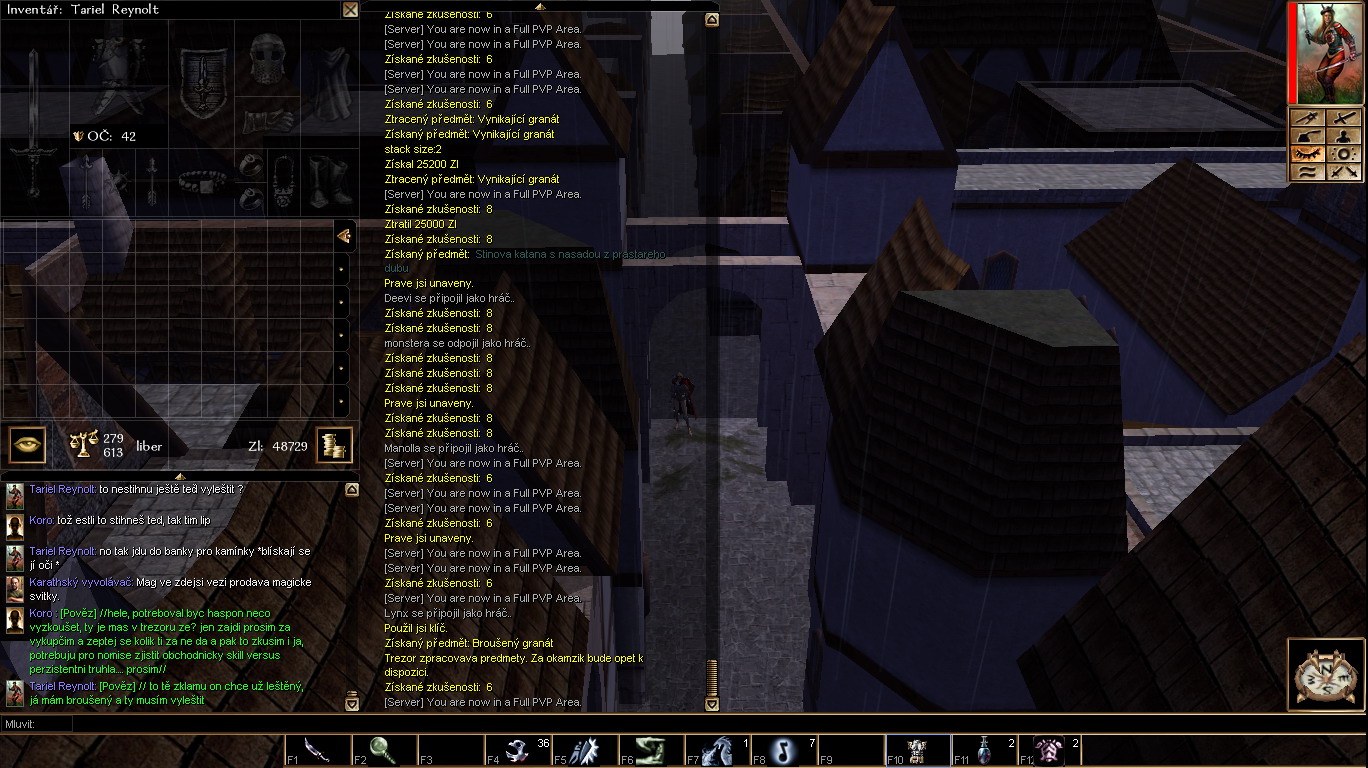
Task: Click the crossed swords button under portrait
Action: tap(1344, 172)
